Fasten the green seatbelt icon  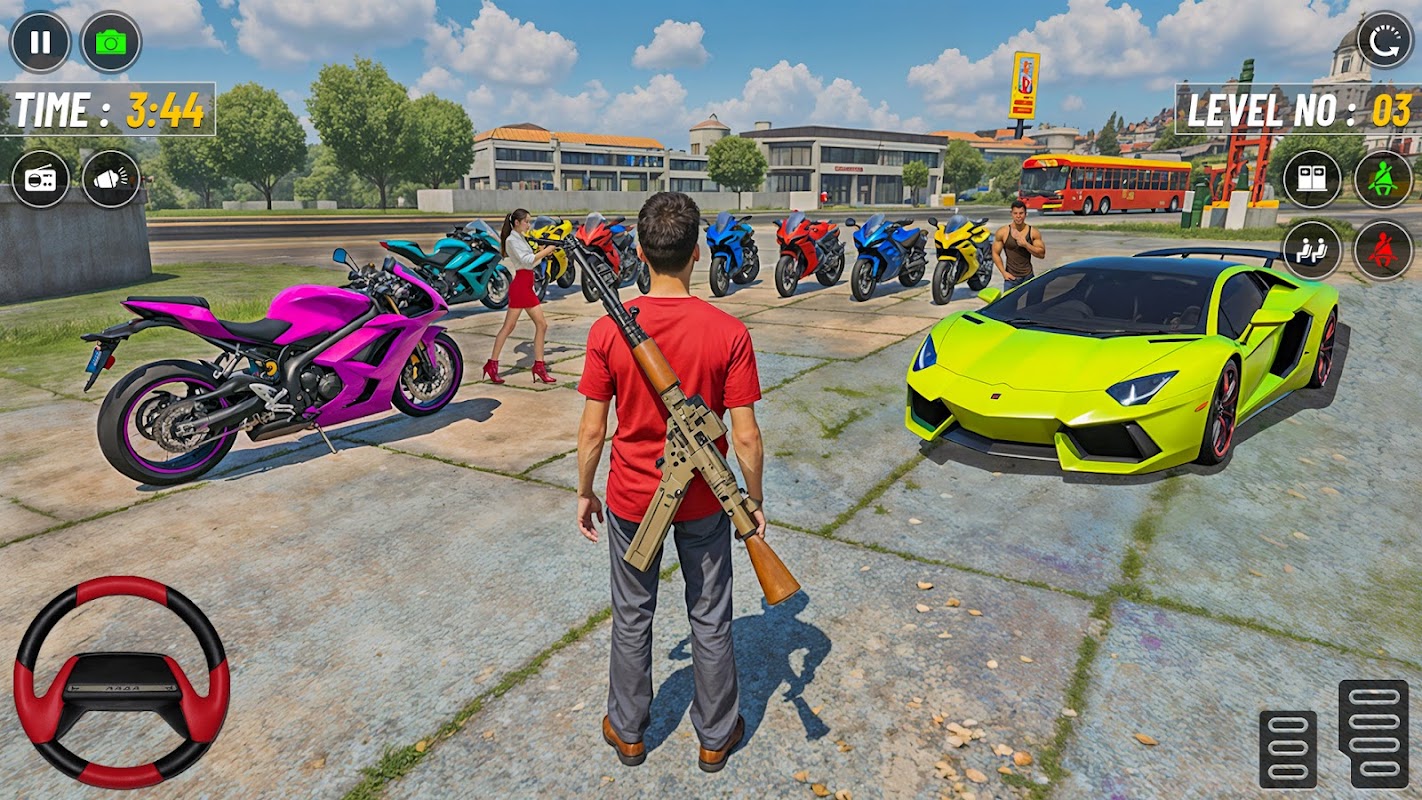point(1383,179)
